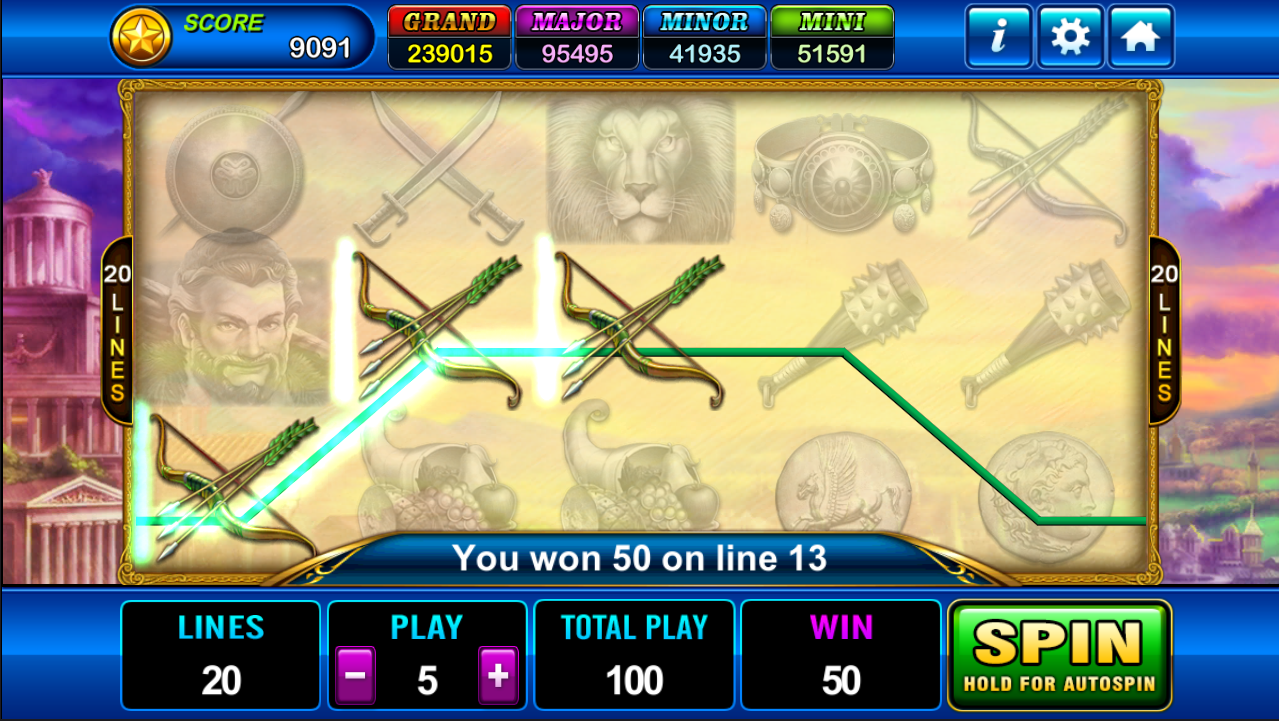The height and width of the screenshot is (721, 1279).
Task: Return to lobby via home button
Action: 1140,37
